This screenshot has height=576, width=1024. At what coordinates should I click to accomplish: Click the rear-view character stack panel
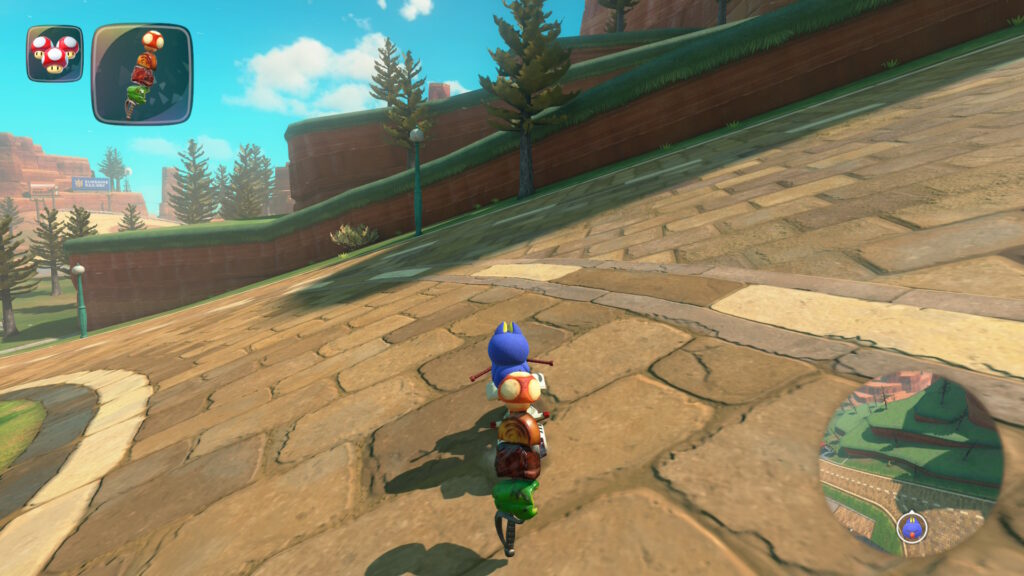pyautogui.click(x=141, y=74)
